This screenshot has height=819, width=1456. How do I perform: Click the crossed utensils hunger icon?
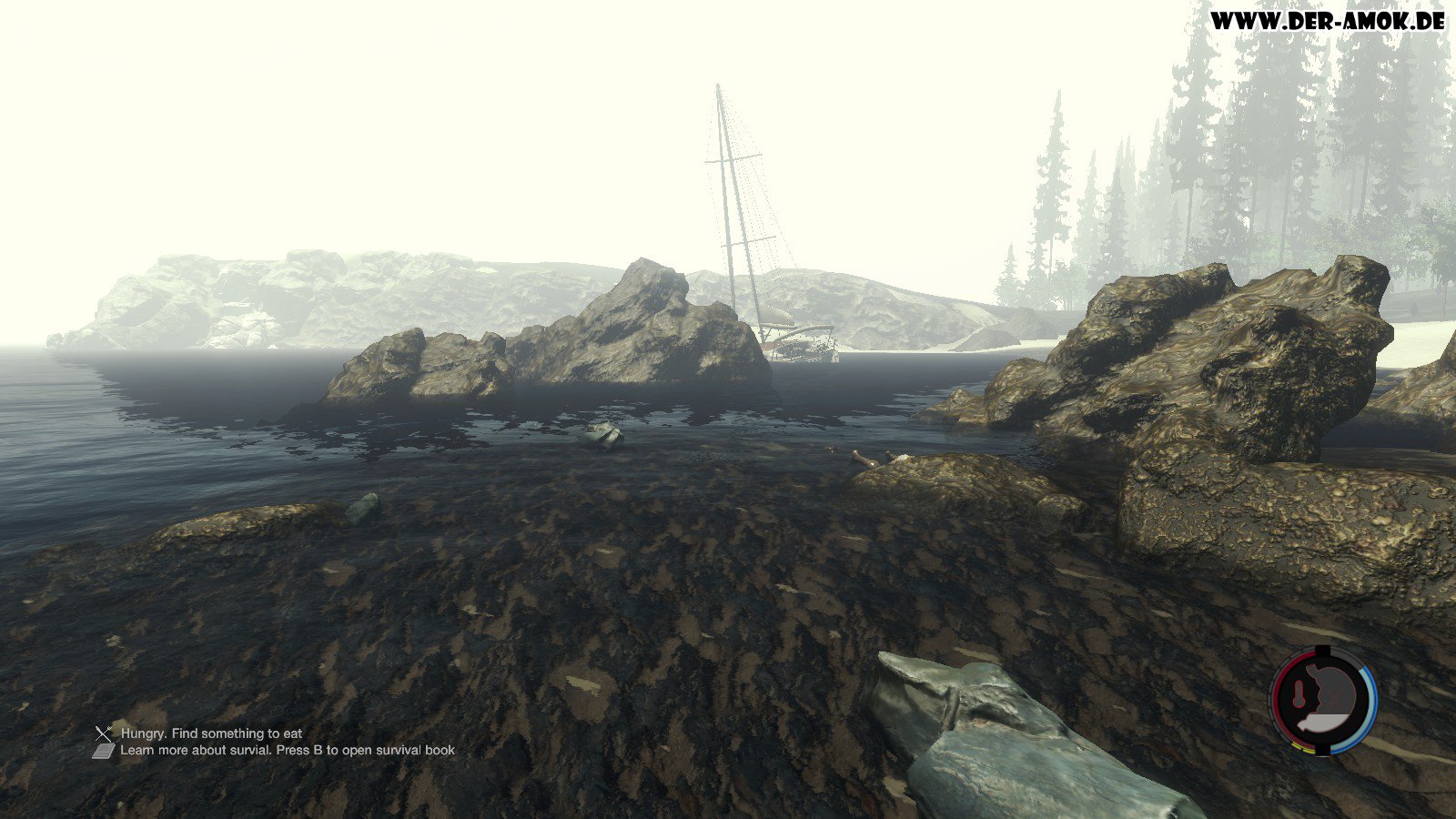[x=103, y=733]
